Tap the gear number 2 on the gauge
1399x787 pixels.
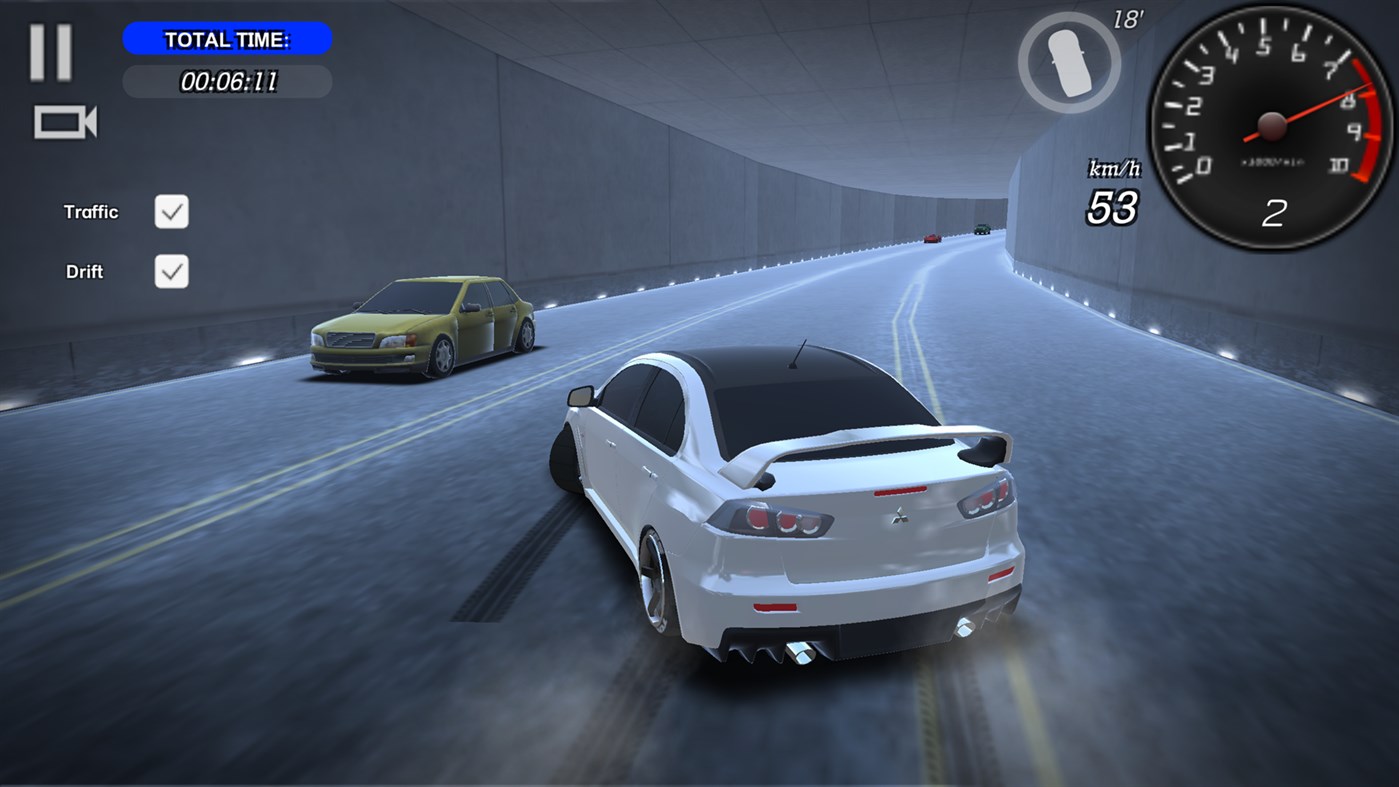tap(1272, 214)
